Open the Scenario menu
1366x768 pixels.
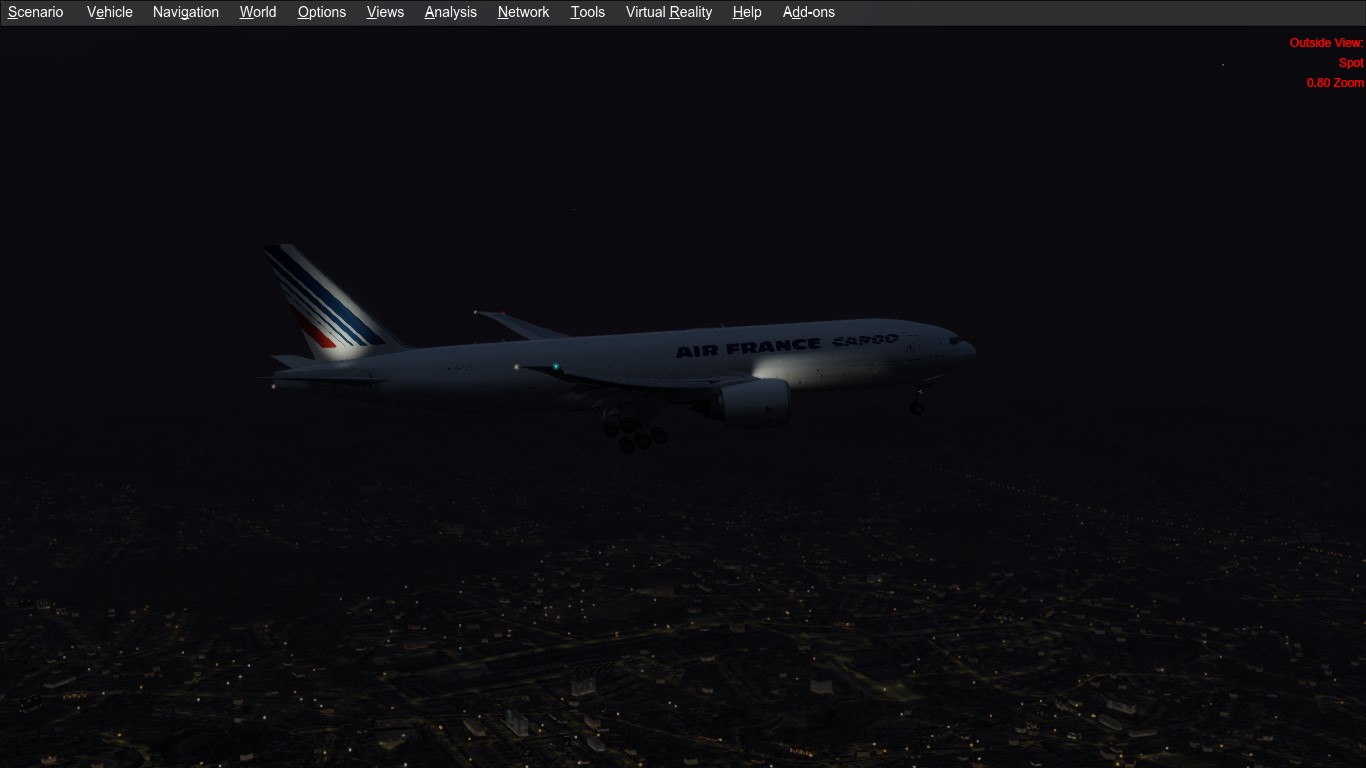[36, 12]
